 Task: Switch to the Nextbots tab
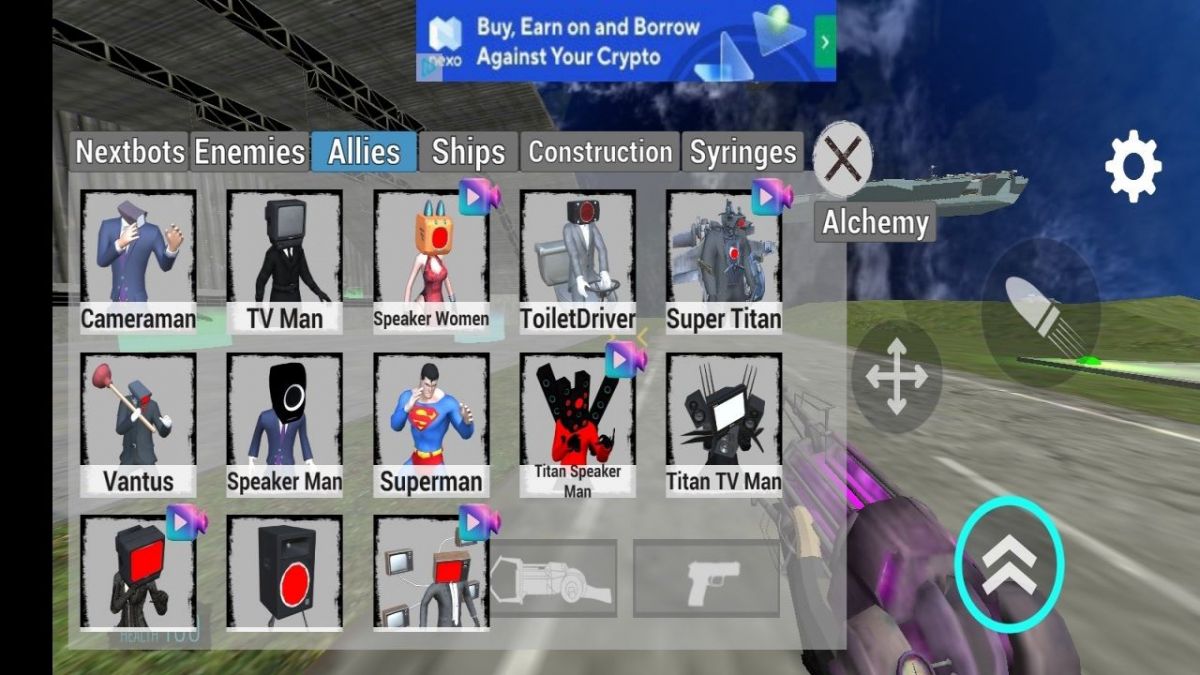(130, 152)
